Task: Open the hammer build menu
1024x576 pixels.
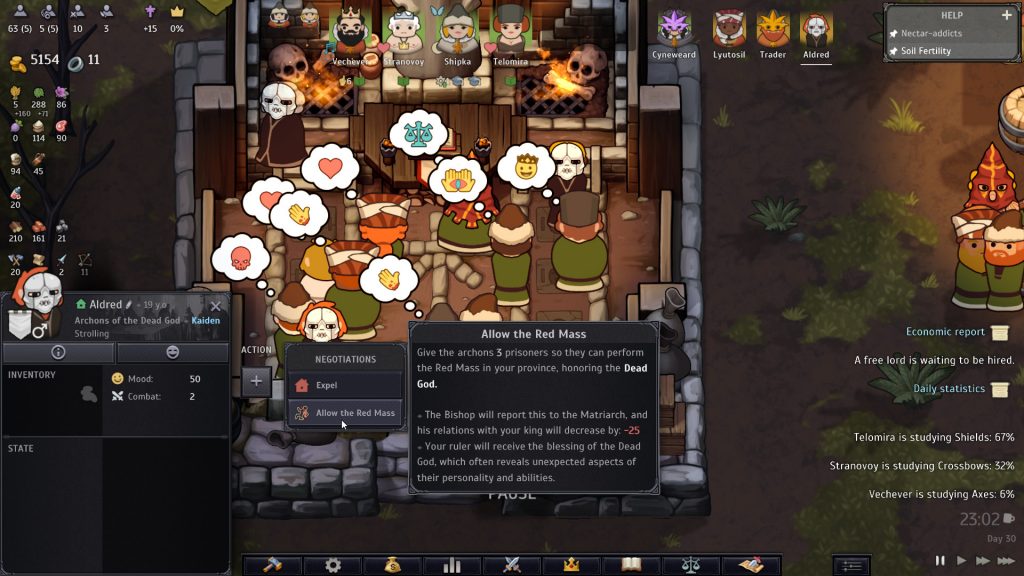Action: [272, 565]
